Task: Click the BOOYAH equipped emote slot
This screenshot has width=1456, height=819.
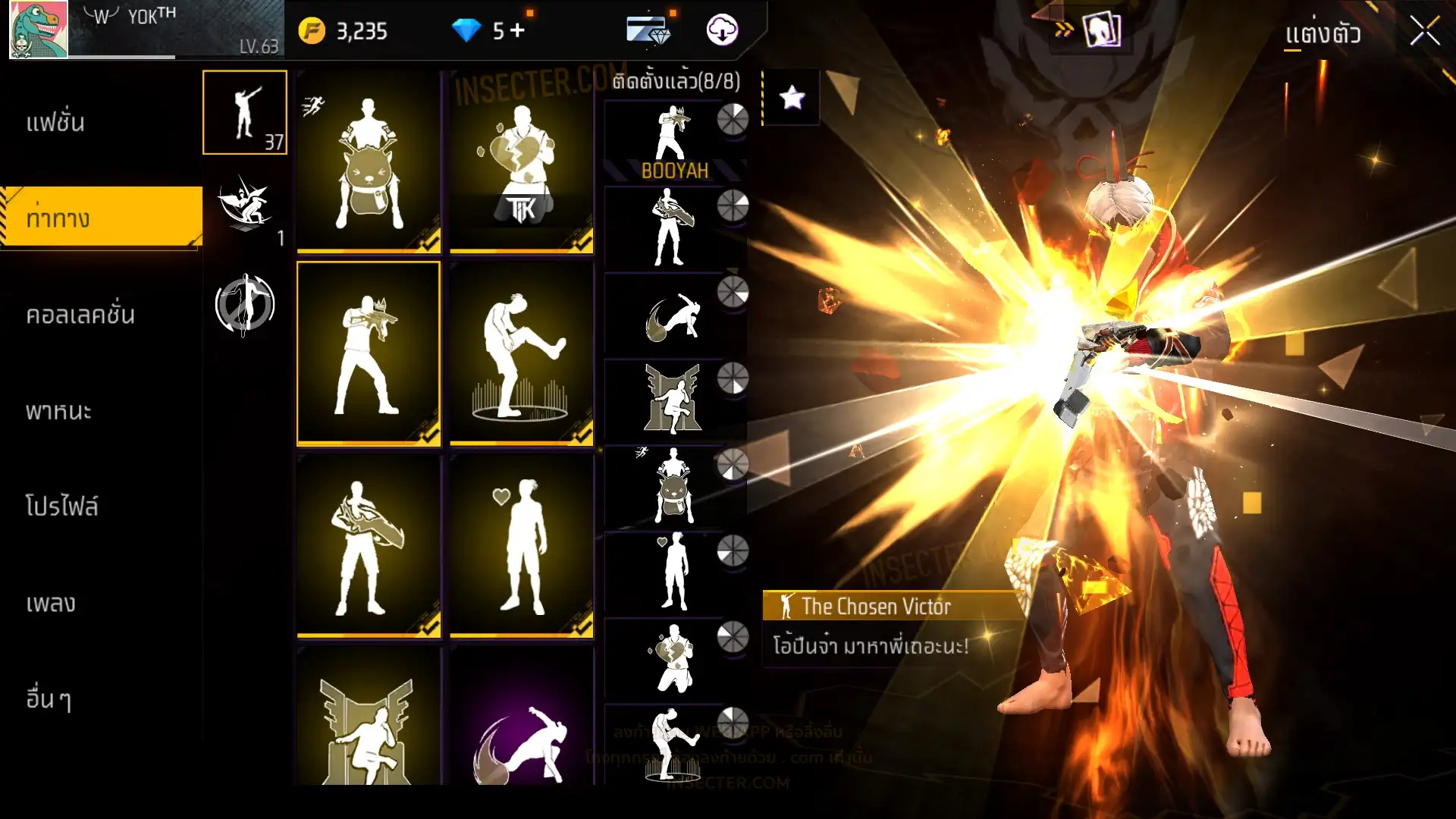Action: point(673,143)
